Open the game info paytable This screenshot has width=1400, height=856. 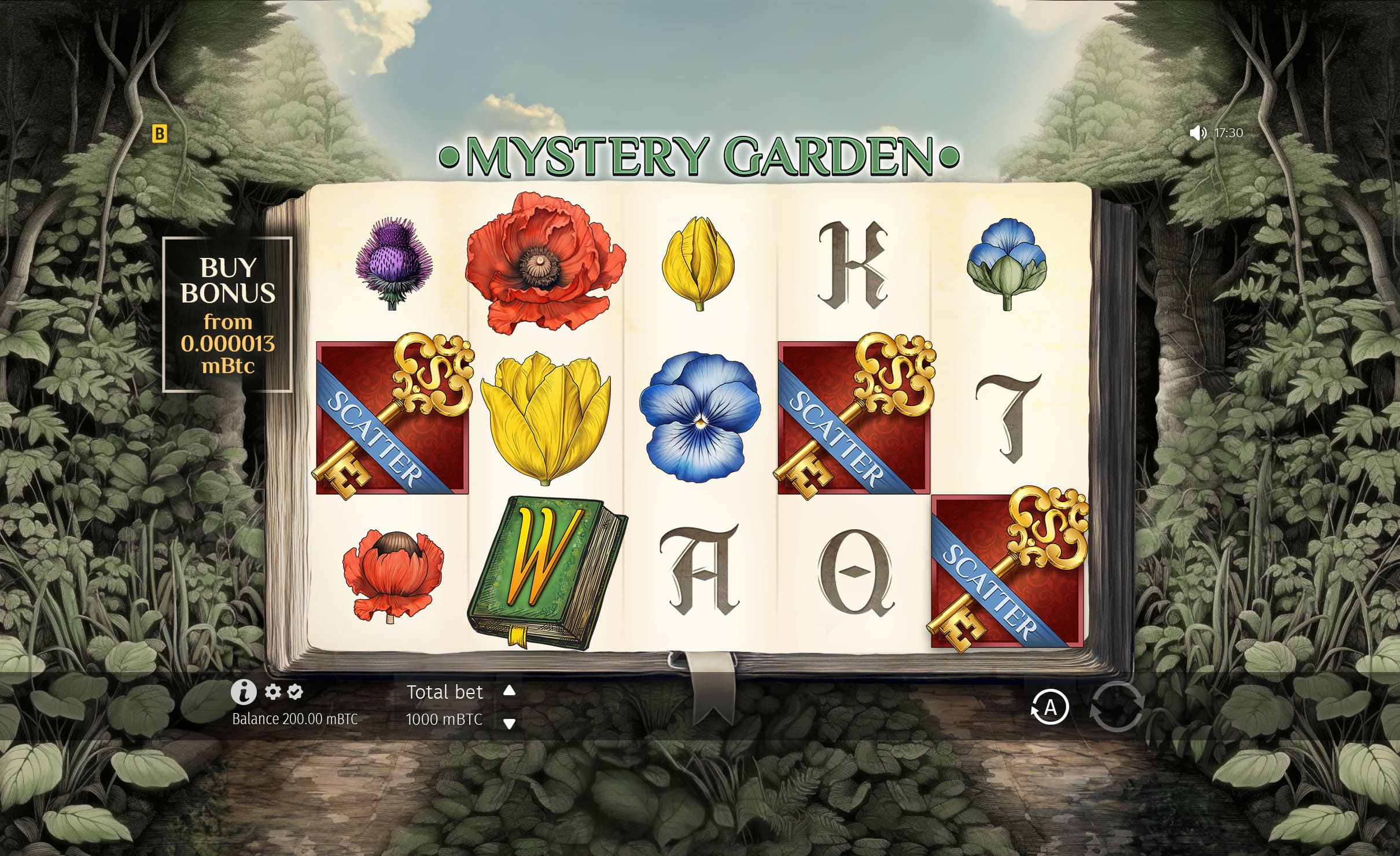pos(244,692)
